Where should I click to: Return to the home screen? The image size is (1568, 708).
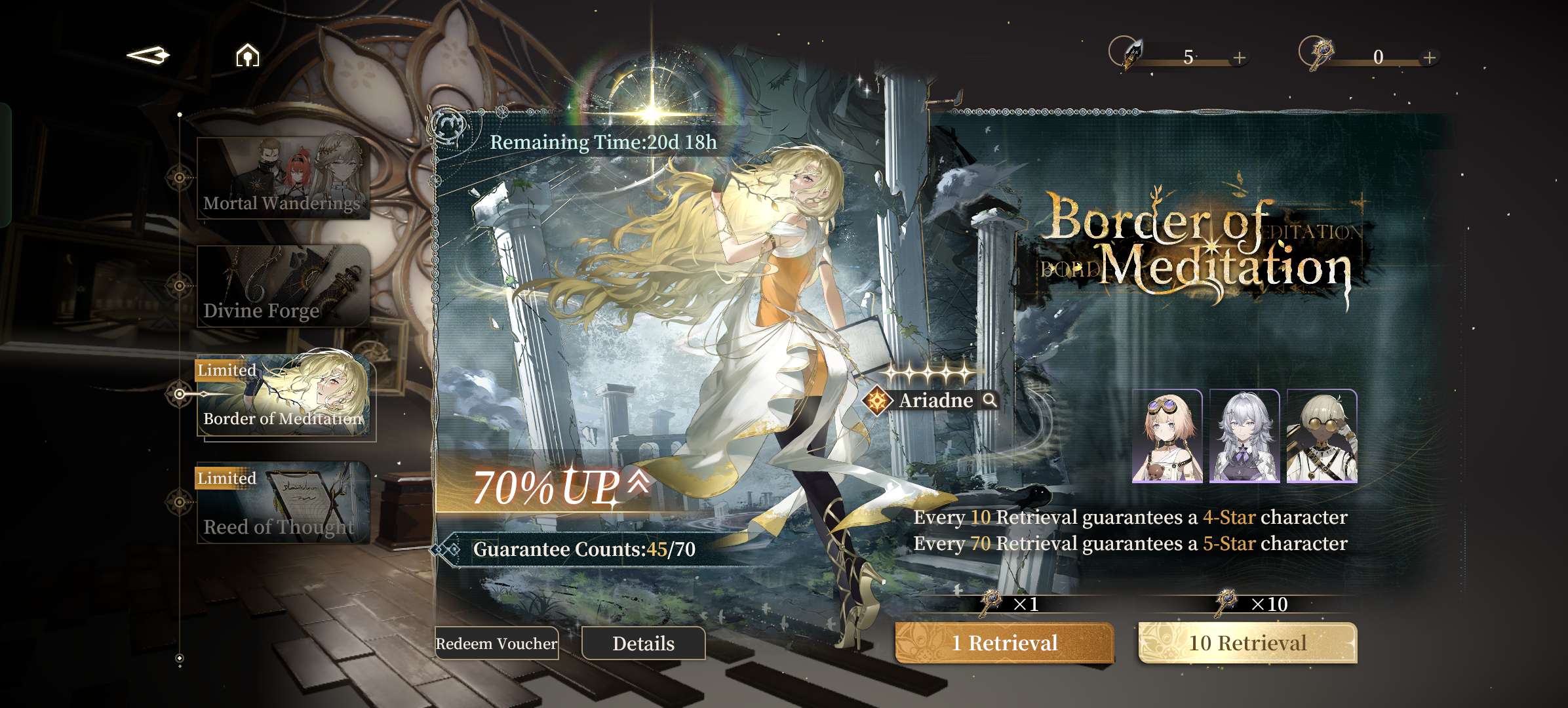point(247,56)
